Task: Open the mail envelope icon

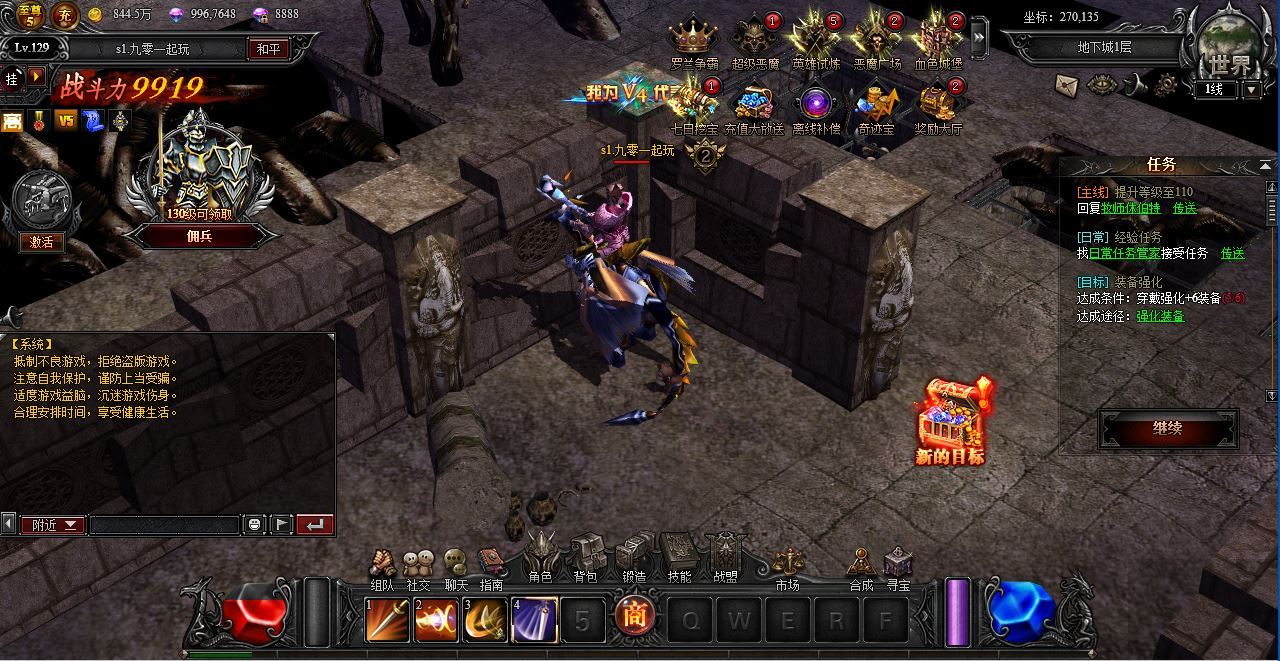Action: pos(1069,85)
